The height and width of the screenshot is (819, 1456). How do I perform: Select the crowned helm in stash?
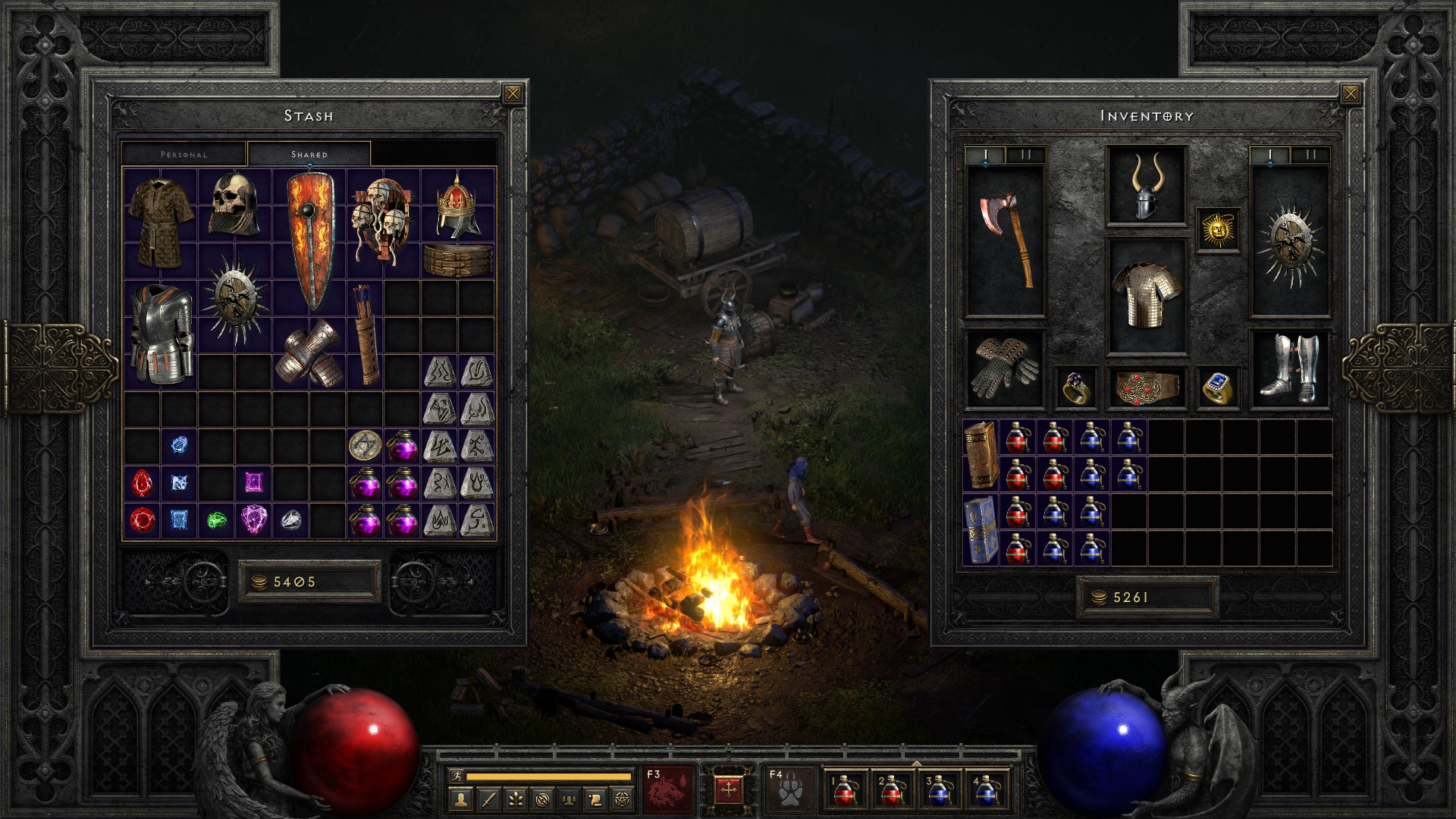tap(457, 206)
